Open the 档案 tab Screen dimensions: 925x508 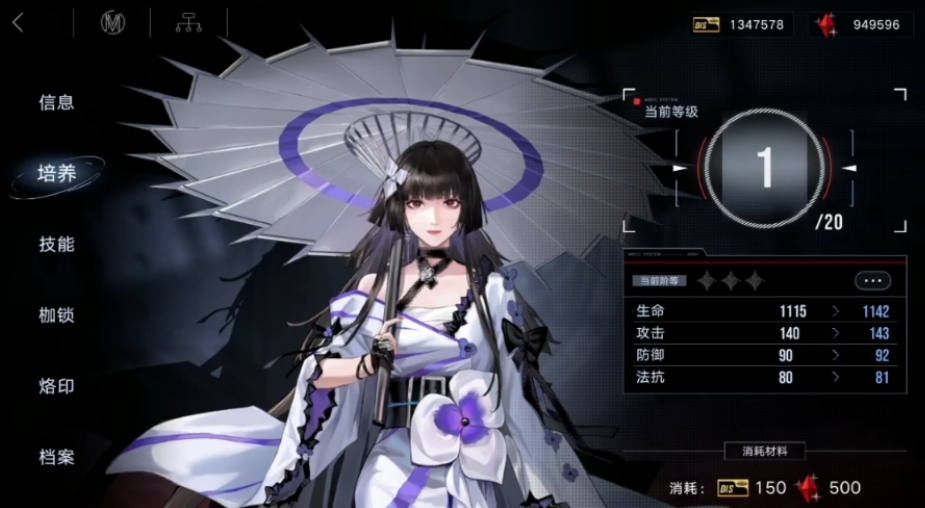point(57,457)
